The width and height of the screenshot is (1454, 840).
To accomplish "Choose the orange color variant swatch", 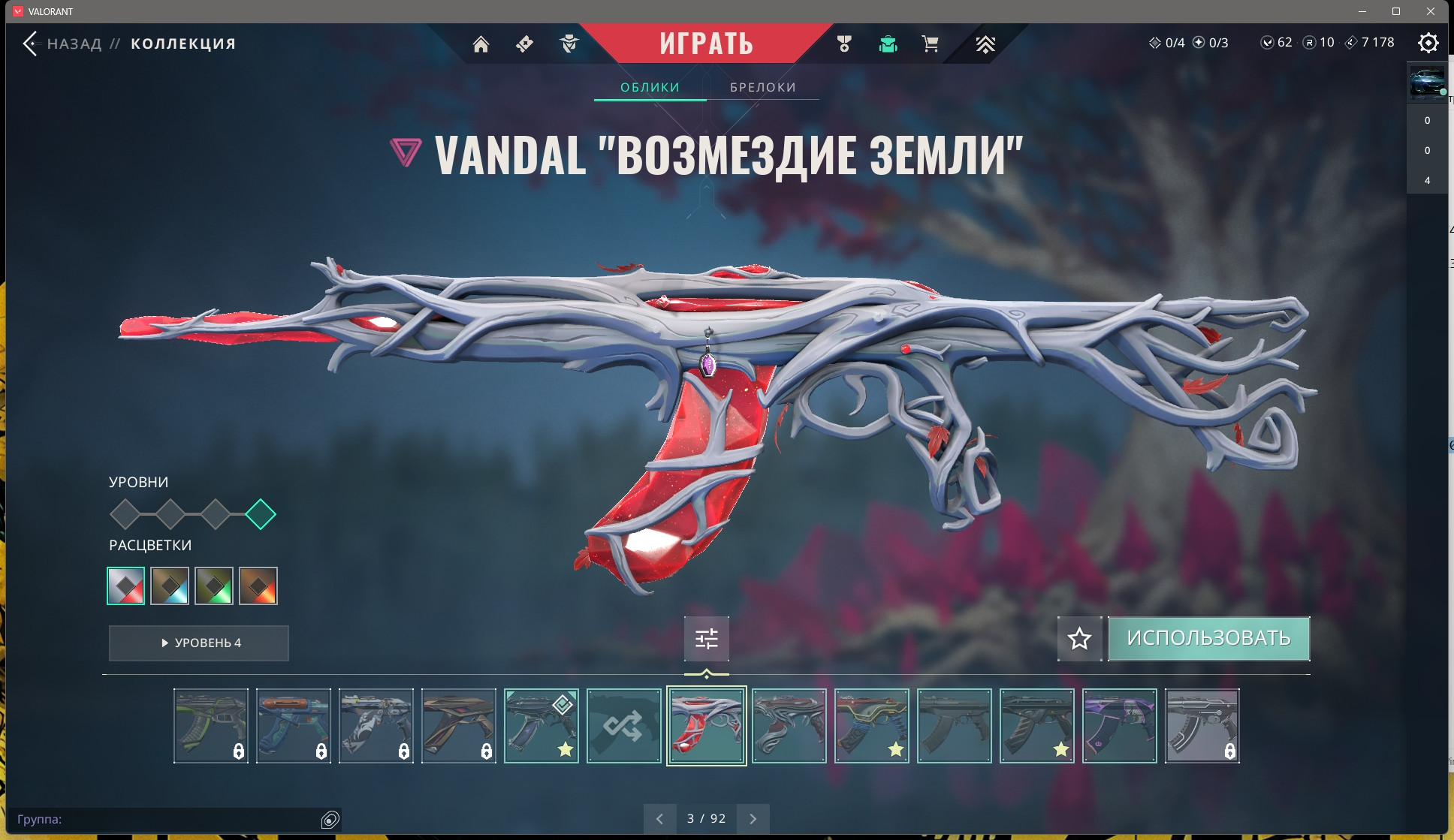I will (x=258, y=586).
